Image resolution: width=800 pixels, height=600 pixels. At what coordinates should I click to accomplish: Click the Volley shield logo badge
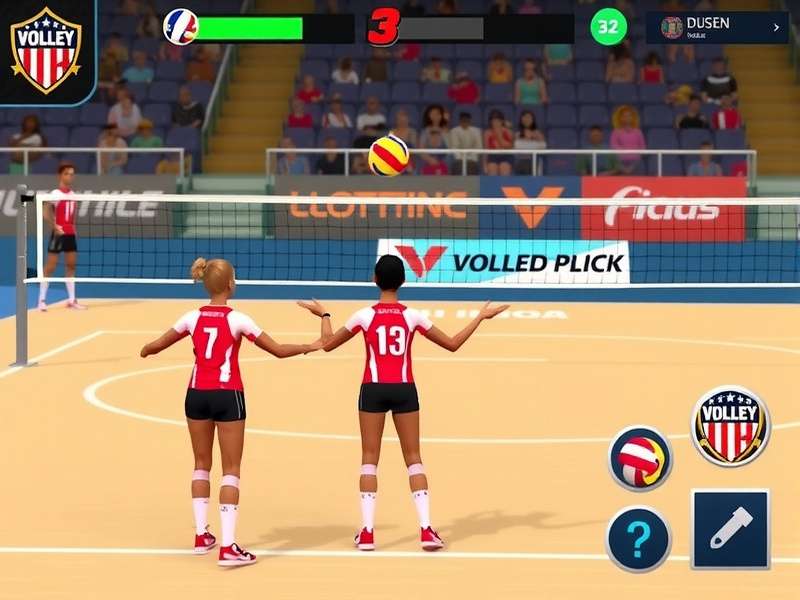pyautogui.click(x=45, y=50)
